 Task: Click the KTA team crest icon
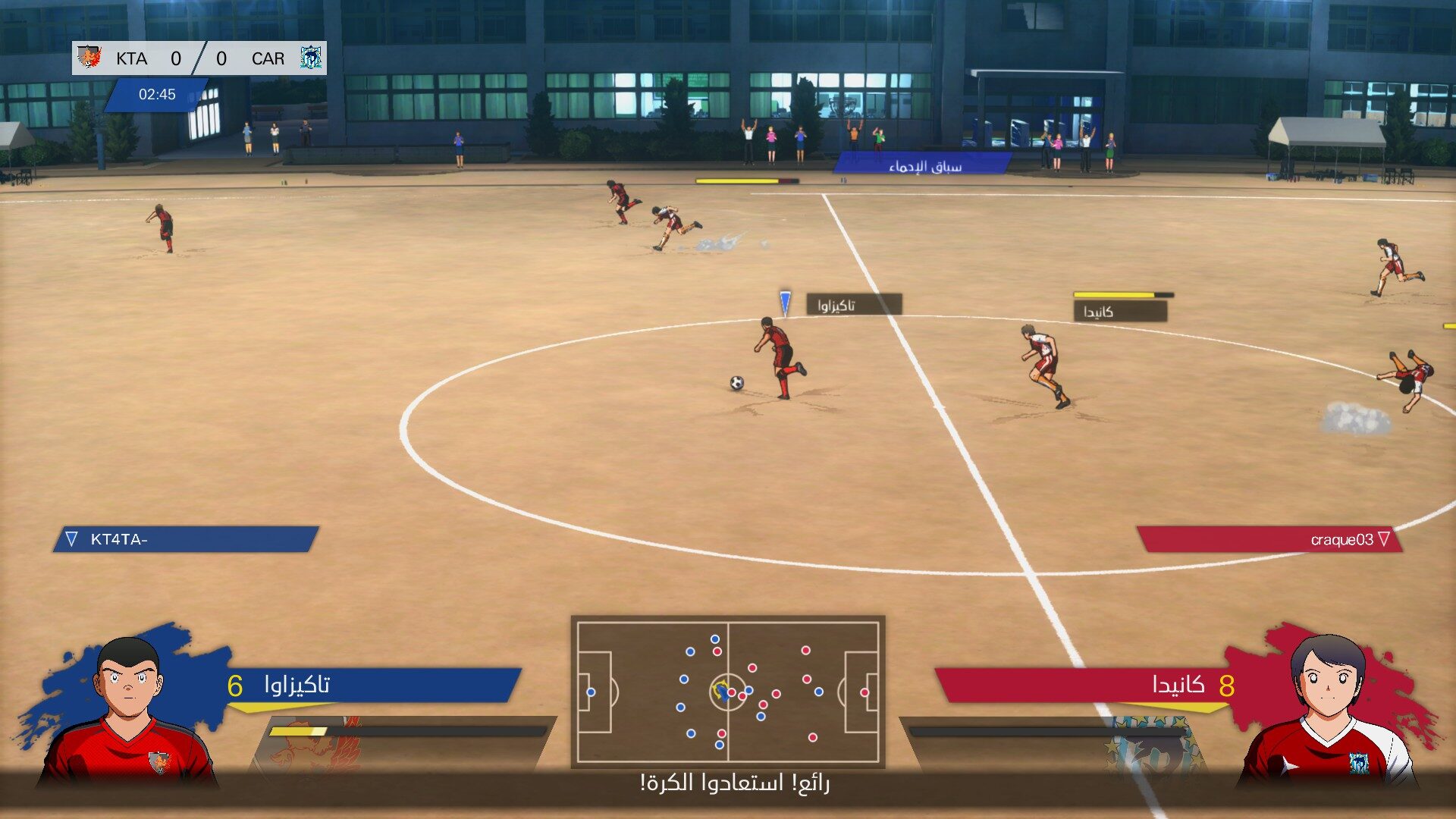pos(89,58)
